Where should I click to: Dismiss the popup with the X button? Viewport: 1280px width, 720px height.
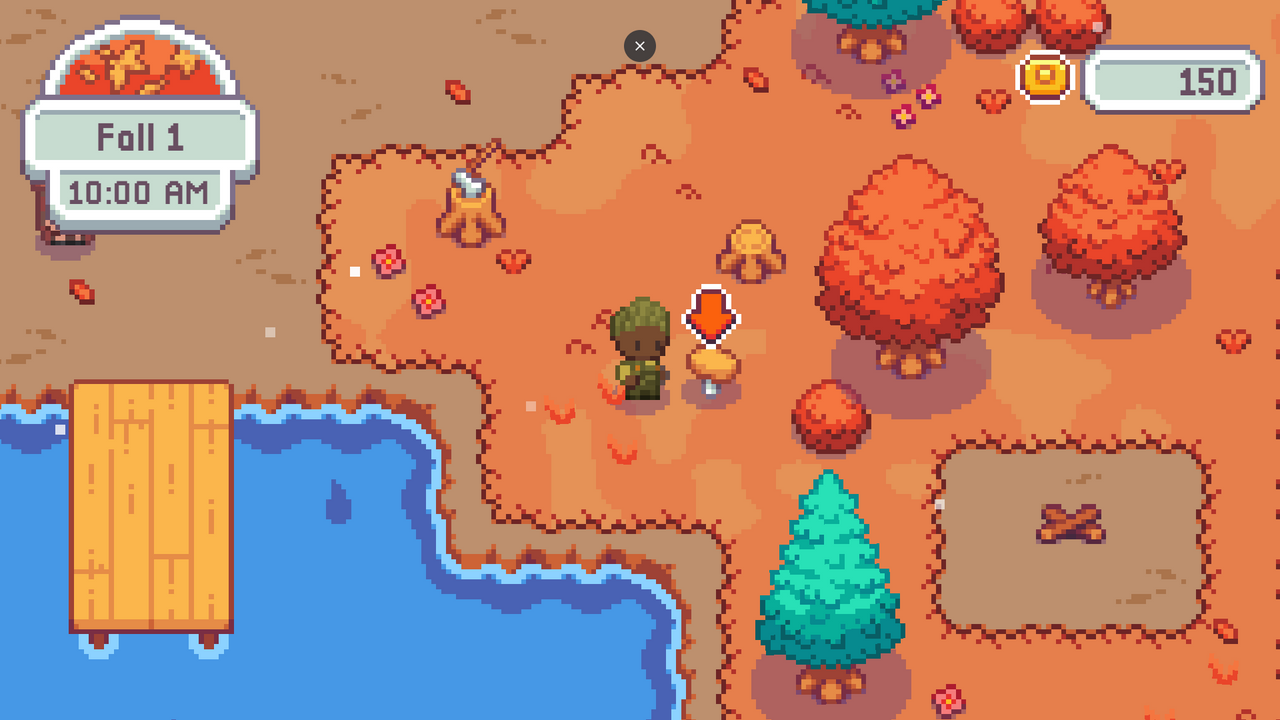click(x=639, y=46)
